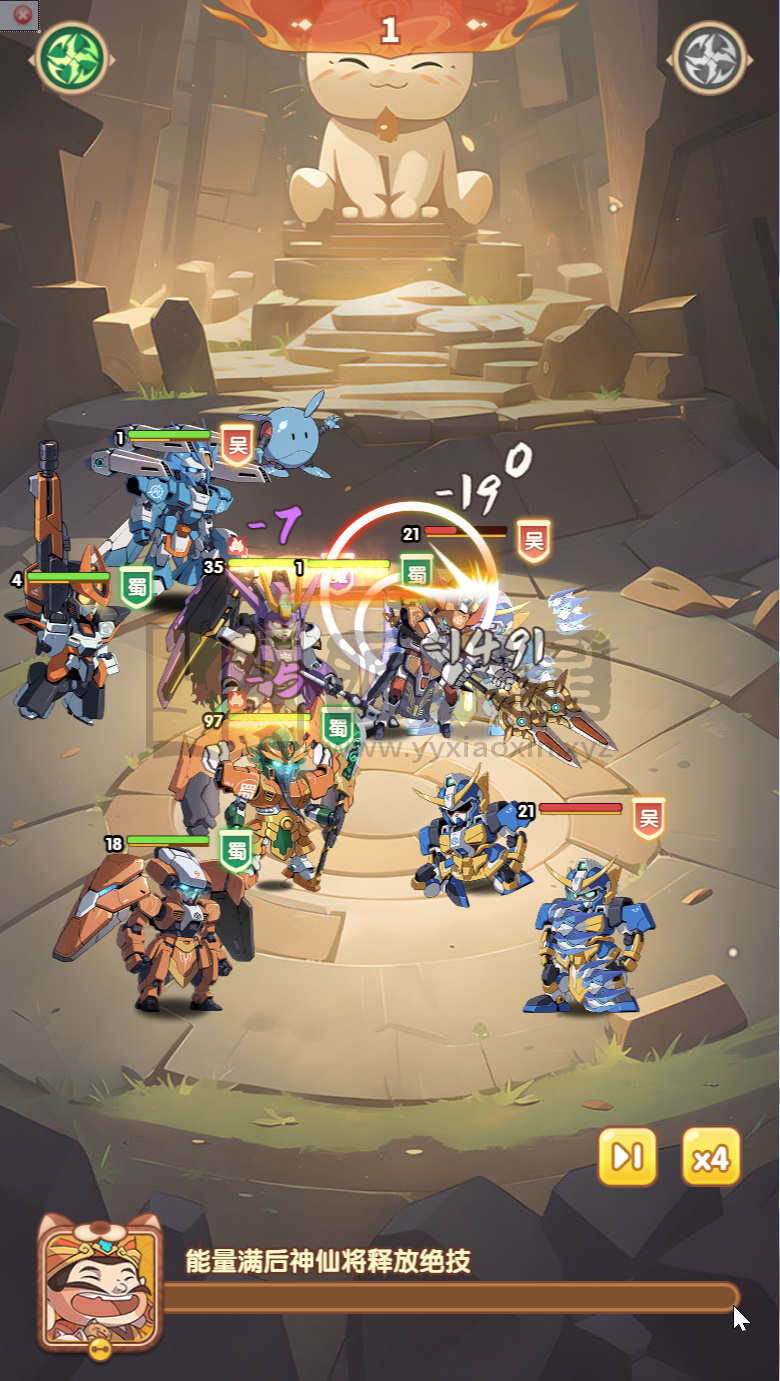Tap the green swirl emblem icon
This screenshot has width=780, height=1381.
coord(72,57)
